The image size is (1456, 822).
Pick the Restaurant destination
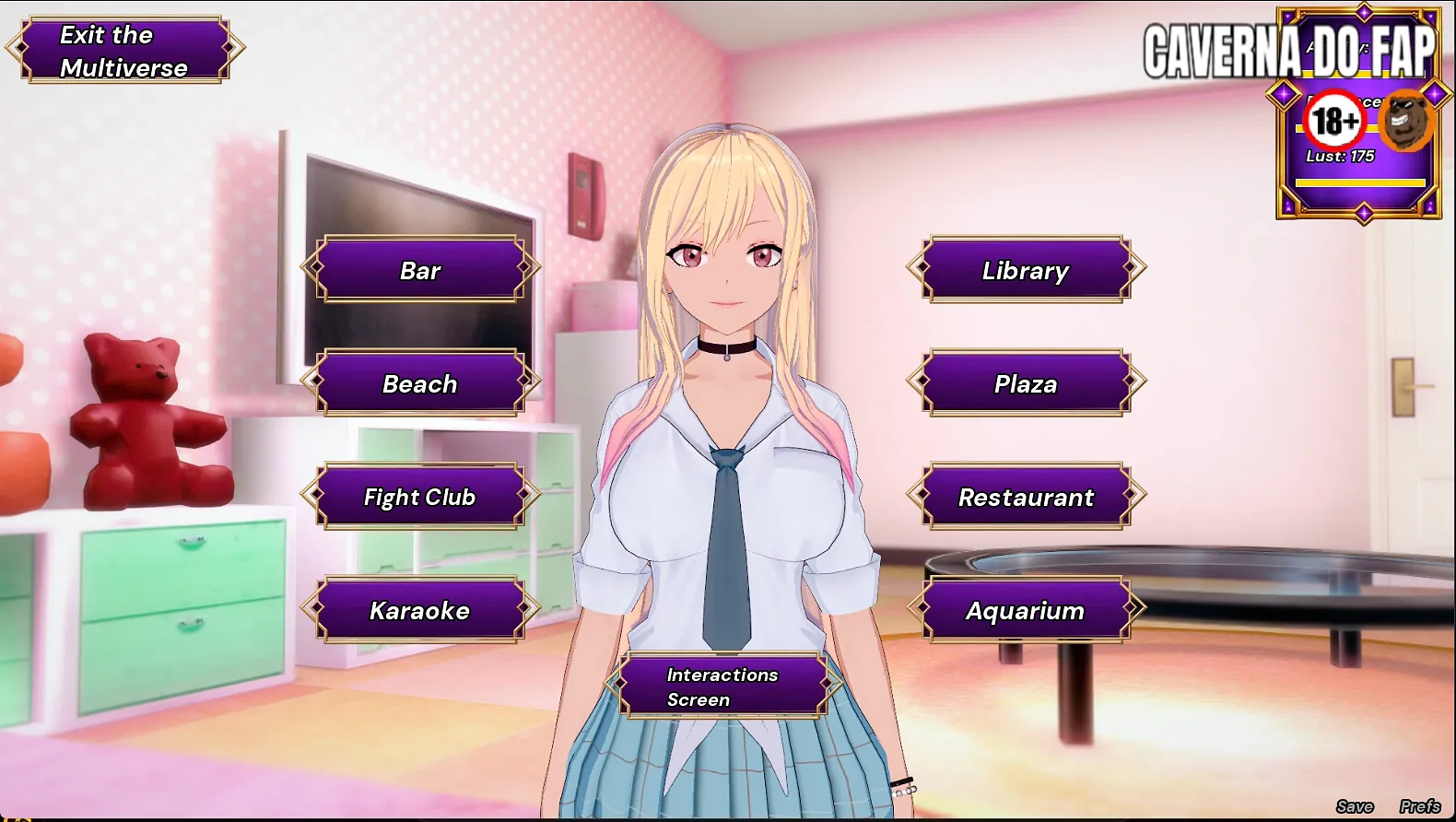click(x=1026, y=497)
